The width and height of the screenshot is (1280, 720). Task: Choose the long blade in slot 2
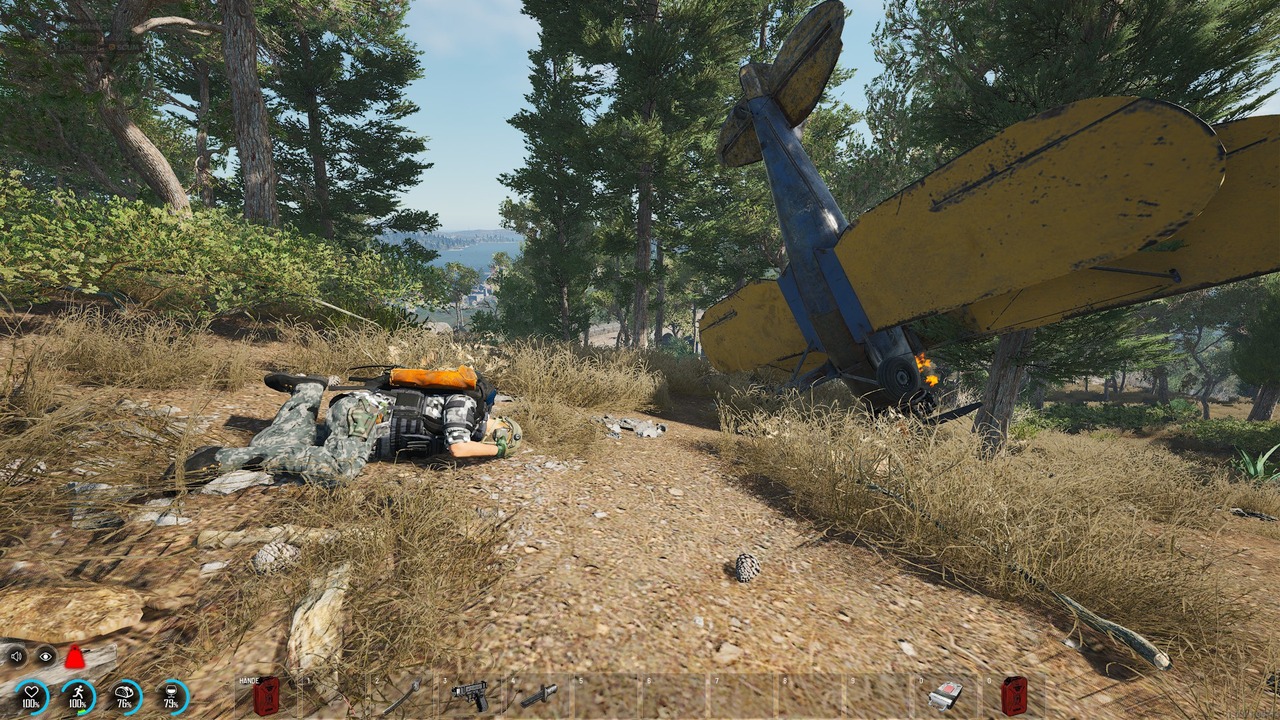[x=400, y=696]
